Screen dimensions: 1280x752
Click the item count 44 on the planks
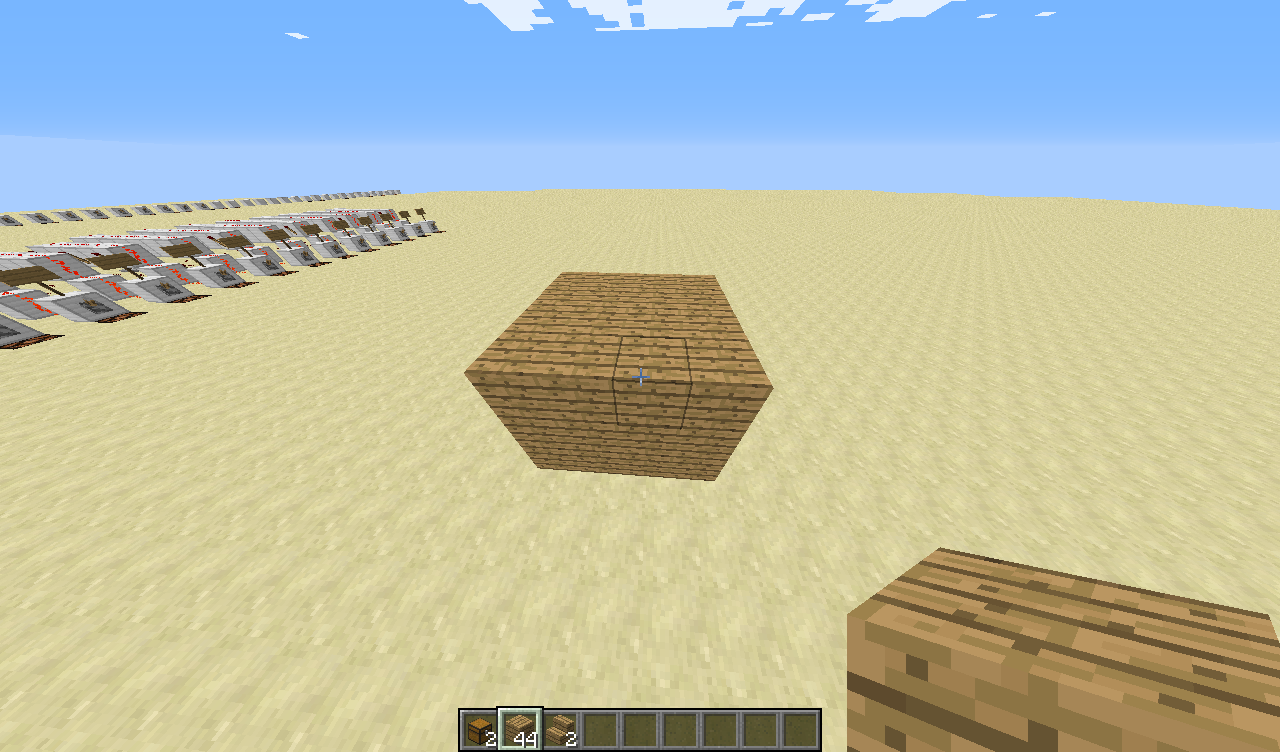pos(527,738)
